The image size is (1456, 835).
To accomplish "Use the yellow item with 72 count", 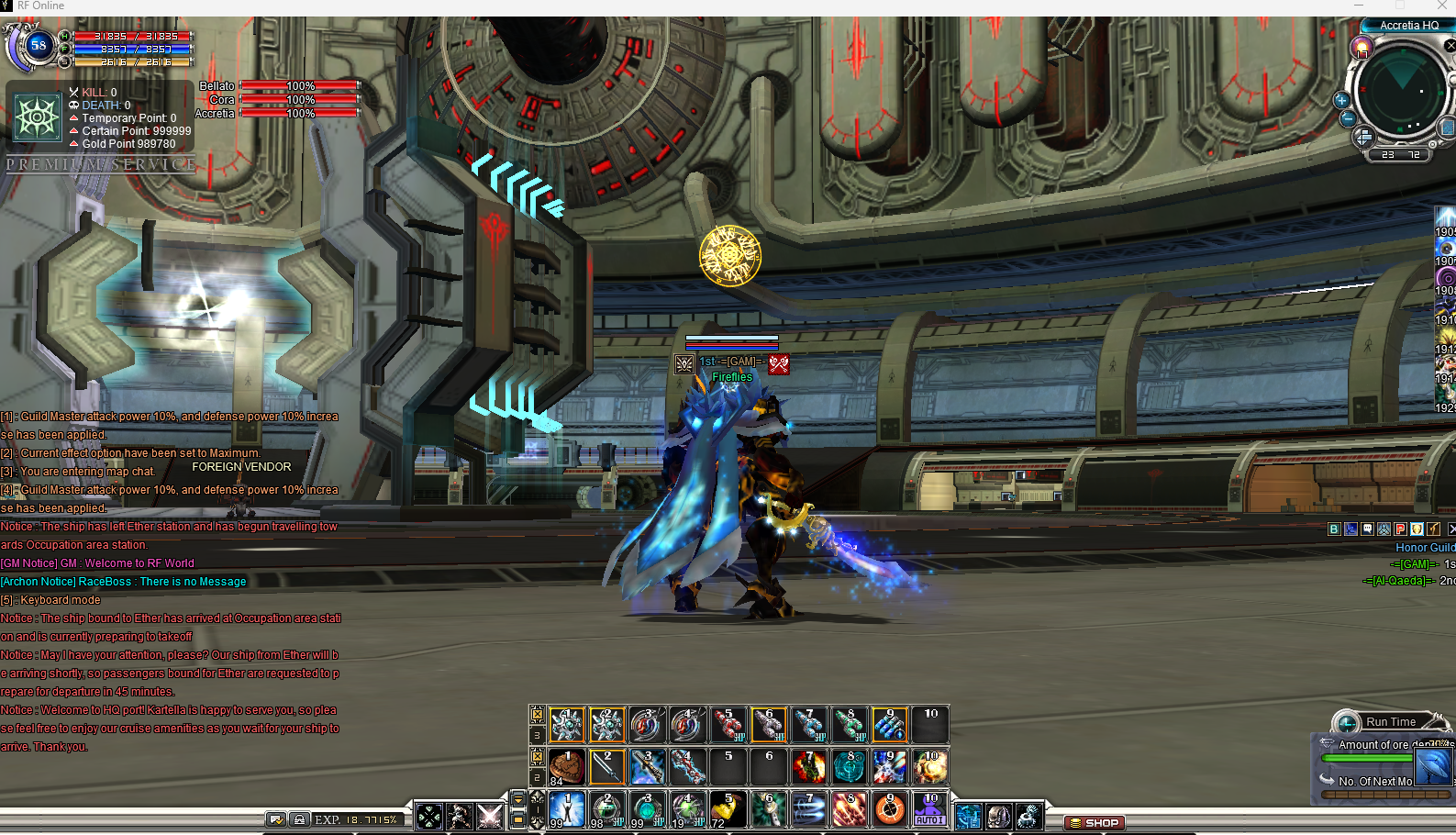I will 728,809.
